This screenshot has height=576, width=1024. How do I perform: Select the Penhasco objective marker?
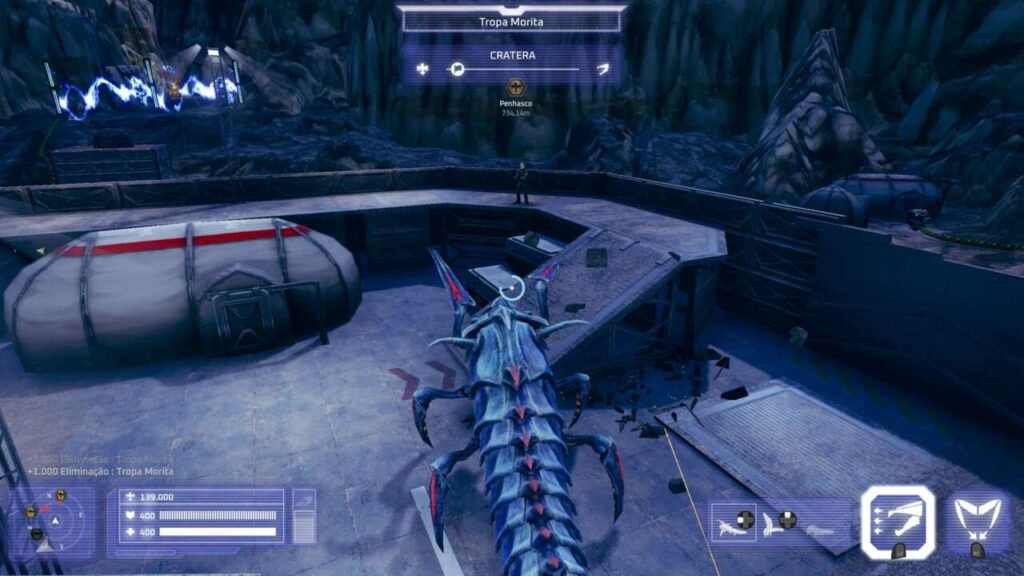[516, 89]
